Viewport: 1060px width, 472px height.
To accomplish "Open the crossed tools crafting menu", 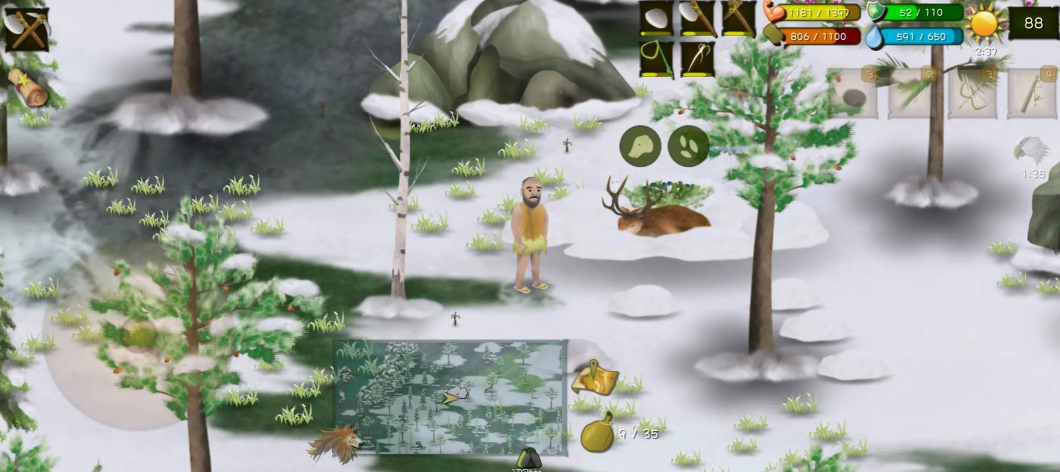I will click(x=26, y=27).
